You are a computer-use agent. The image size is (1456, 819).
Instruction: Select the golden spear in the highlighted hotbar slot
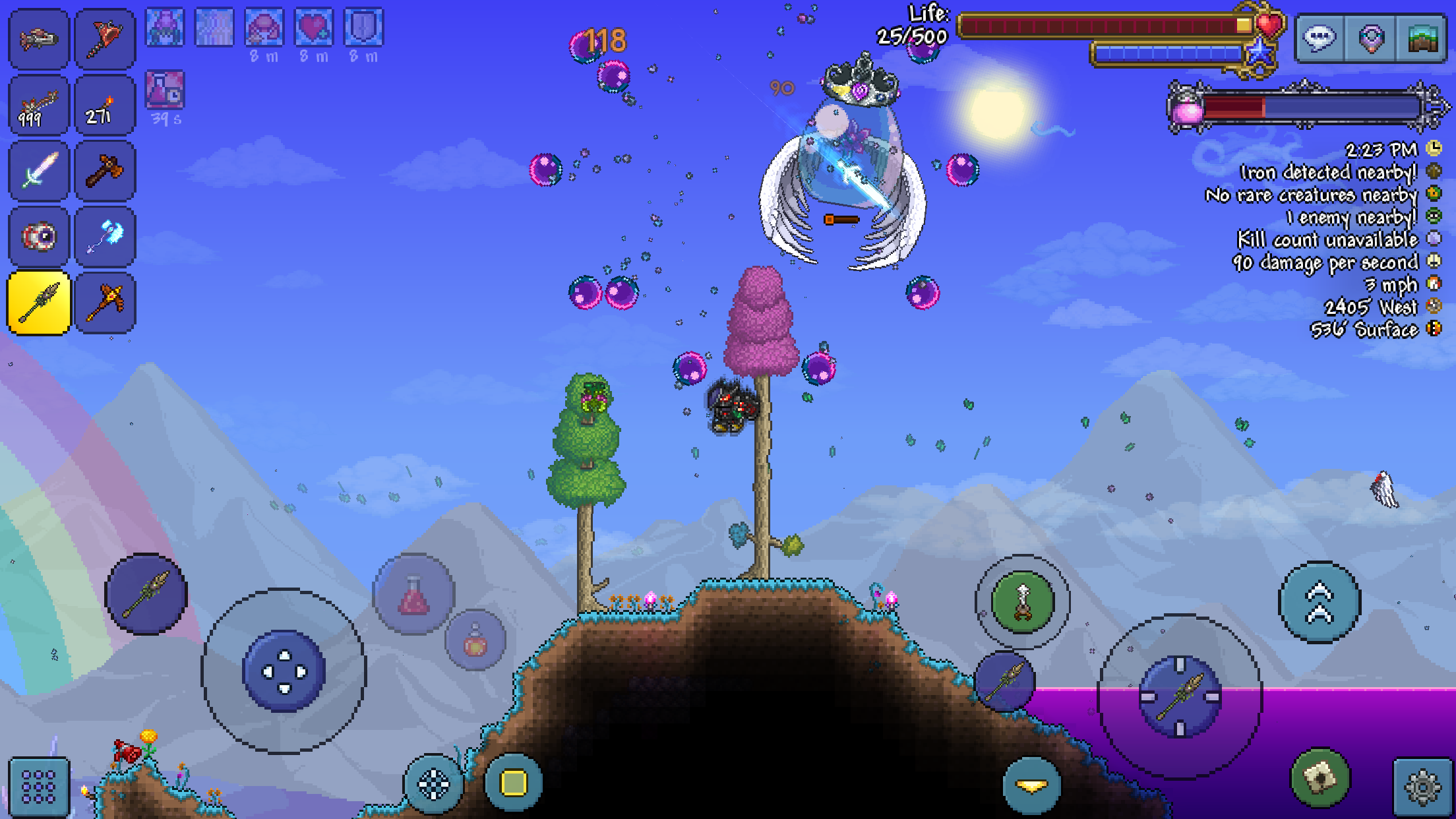pos(38,302)
